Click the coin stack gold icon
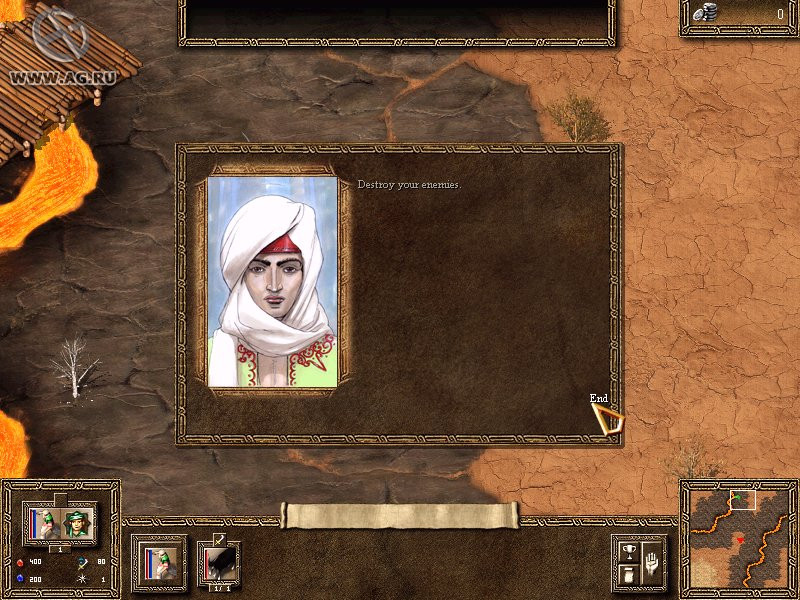 (x=706, y=12)
